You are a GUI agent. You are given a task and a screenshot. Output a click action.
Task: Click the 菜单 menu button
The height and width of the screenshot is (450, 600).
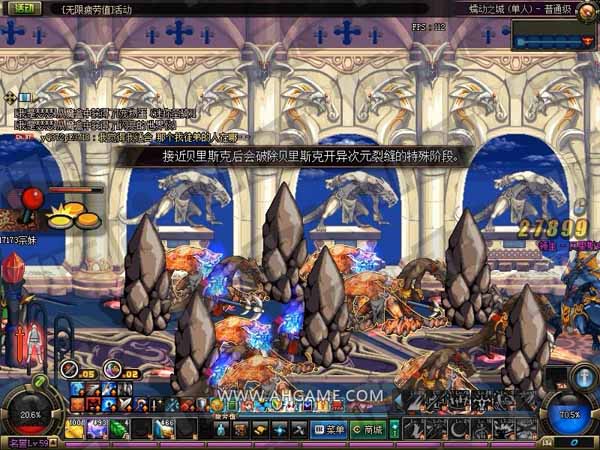pyautogui.click(x=333, y=429)
